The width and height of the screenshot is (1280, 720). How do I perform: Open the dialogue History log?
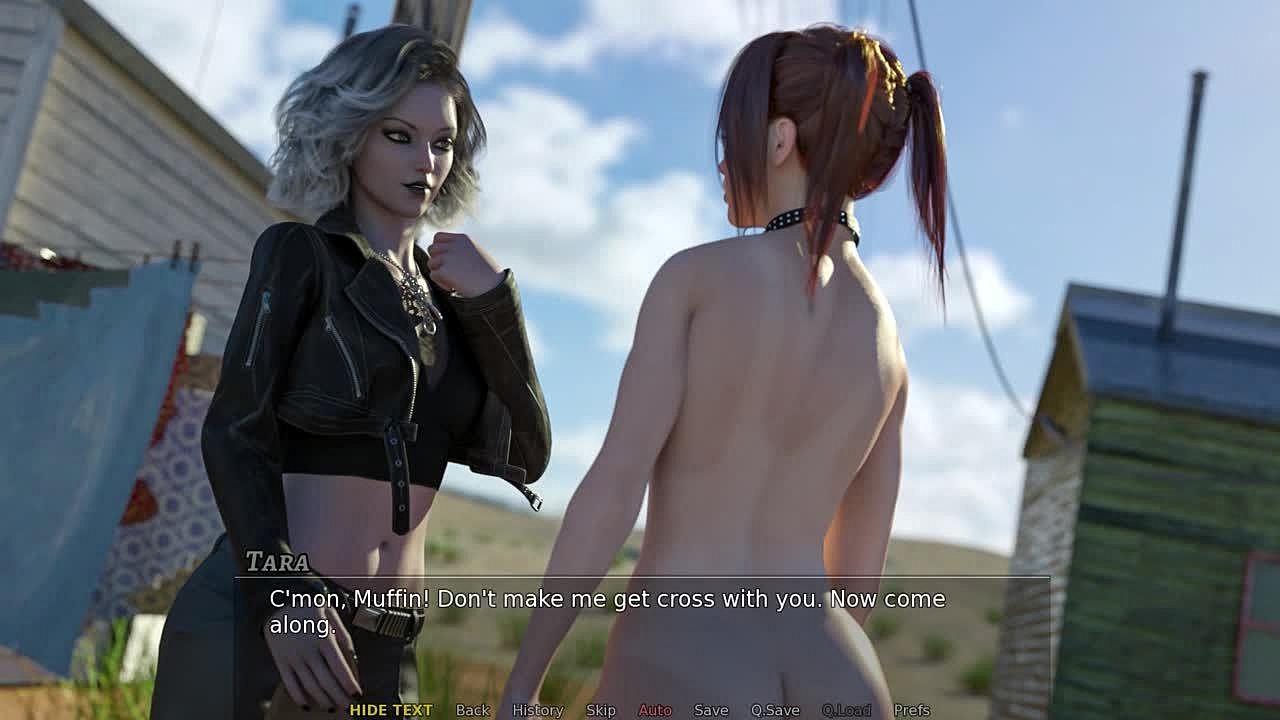[x=538, y=710]
